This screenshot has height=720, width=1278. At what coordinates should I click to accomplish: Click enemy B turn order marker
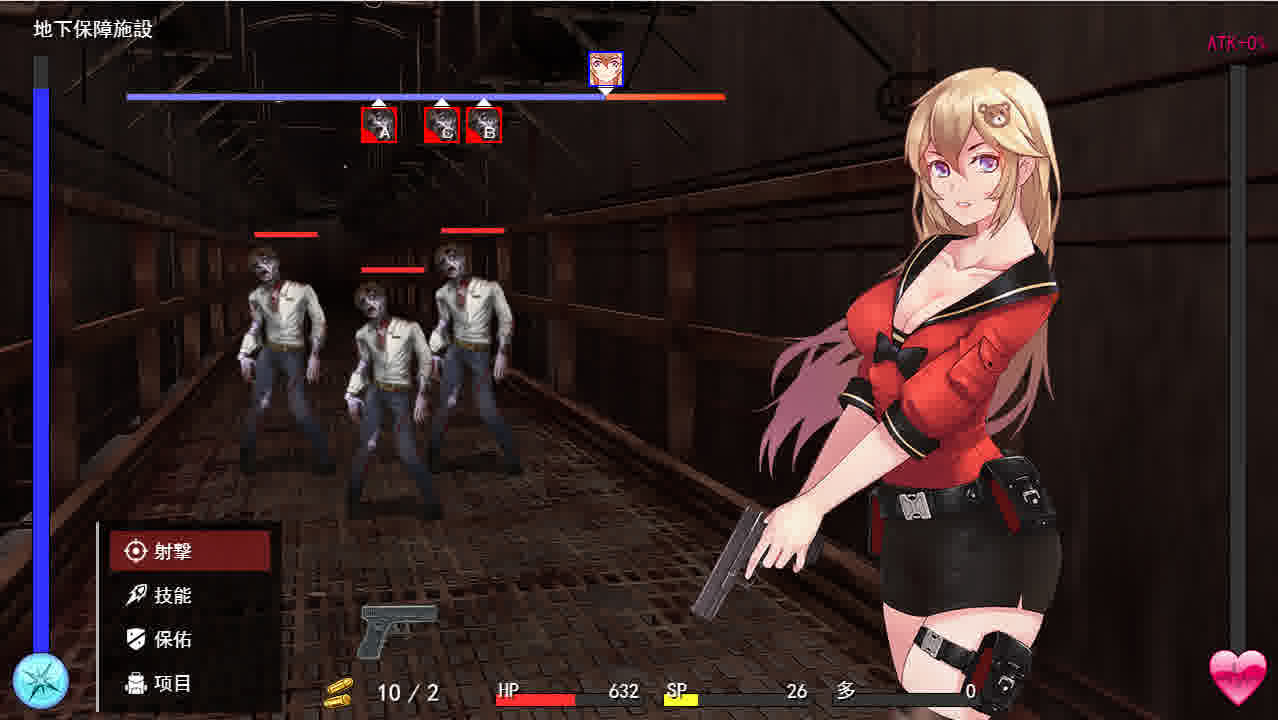(484, 125)
